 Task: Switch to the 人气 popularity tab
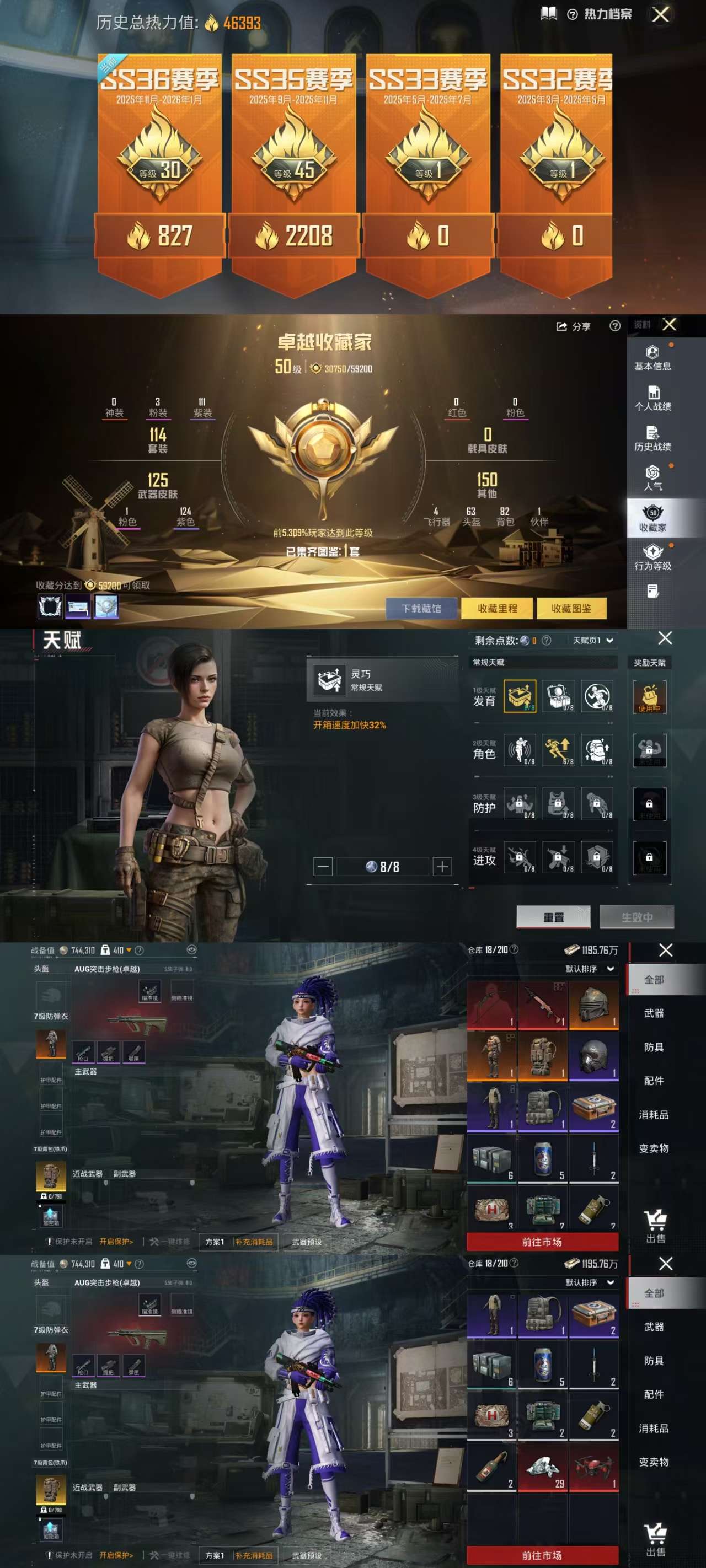[x=652, y=478]
